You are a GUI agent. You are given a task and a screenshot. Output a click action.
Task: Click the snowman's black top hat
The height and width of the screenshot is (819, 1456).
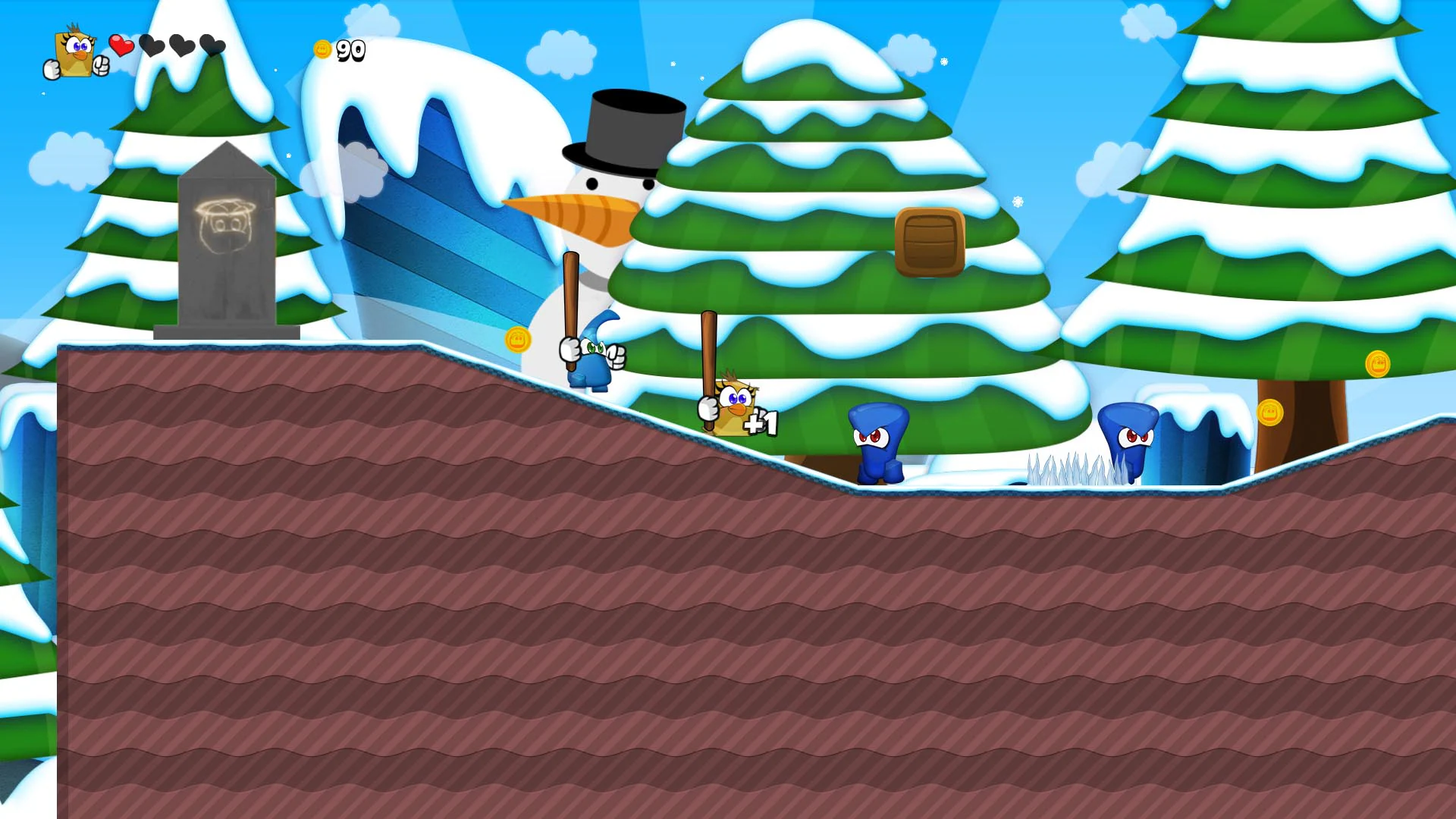623,129
